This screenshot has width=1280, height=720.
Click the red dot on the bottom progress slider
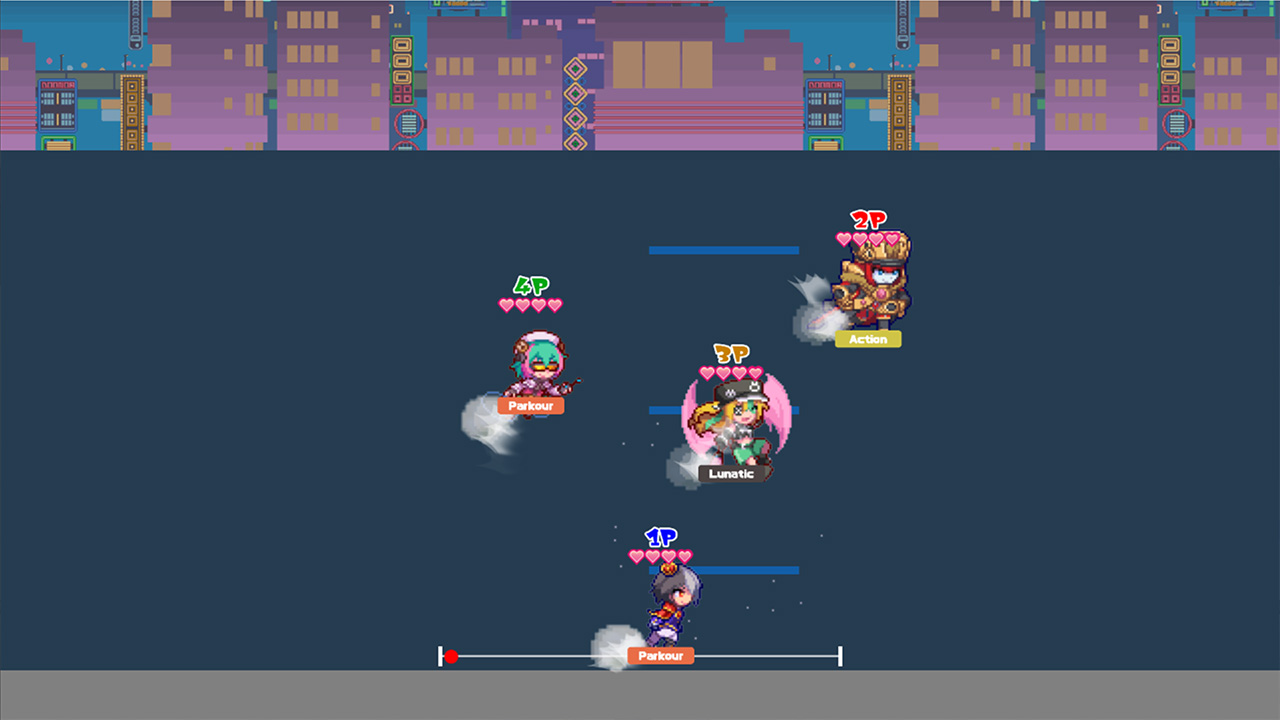tap(452, 656)
